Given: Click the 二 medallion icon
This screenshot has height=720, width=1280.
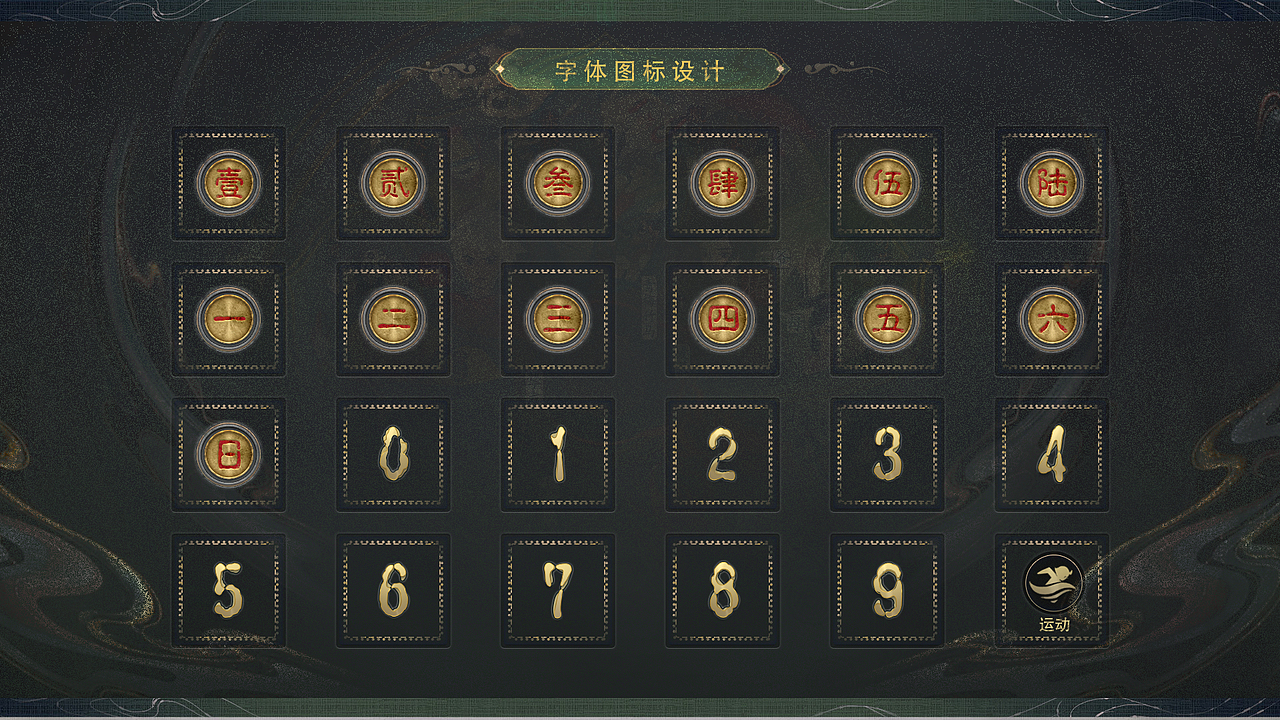Looking at the screenshot, I should (x=393, y=318).
